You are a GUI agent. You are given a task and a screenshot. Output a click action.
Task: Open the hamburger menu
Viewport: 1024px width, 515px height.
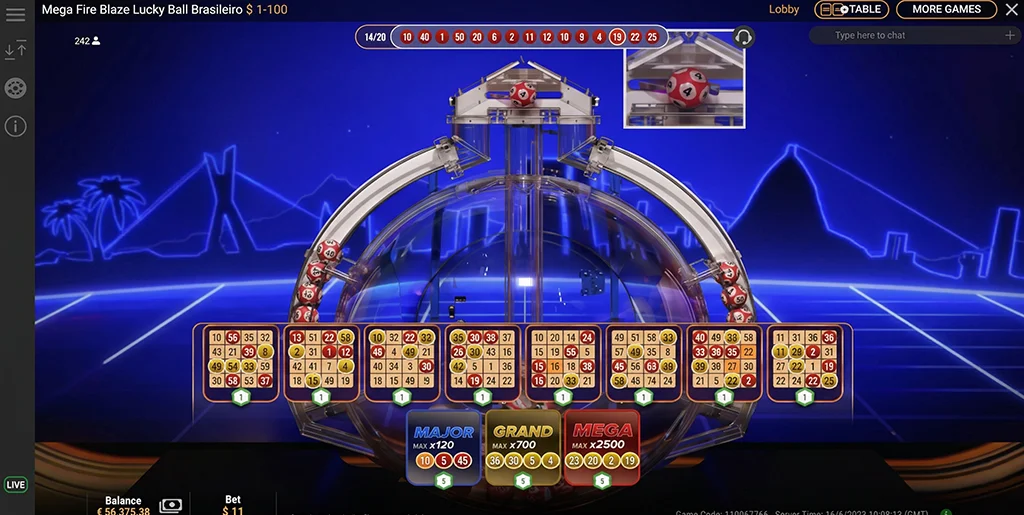point(16,14)
